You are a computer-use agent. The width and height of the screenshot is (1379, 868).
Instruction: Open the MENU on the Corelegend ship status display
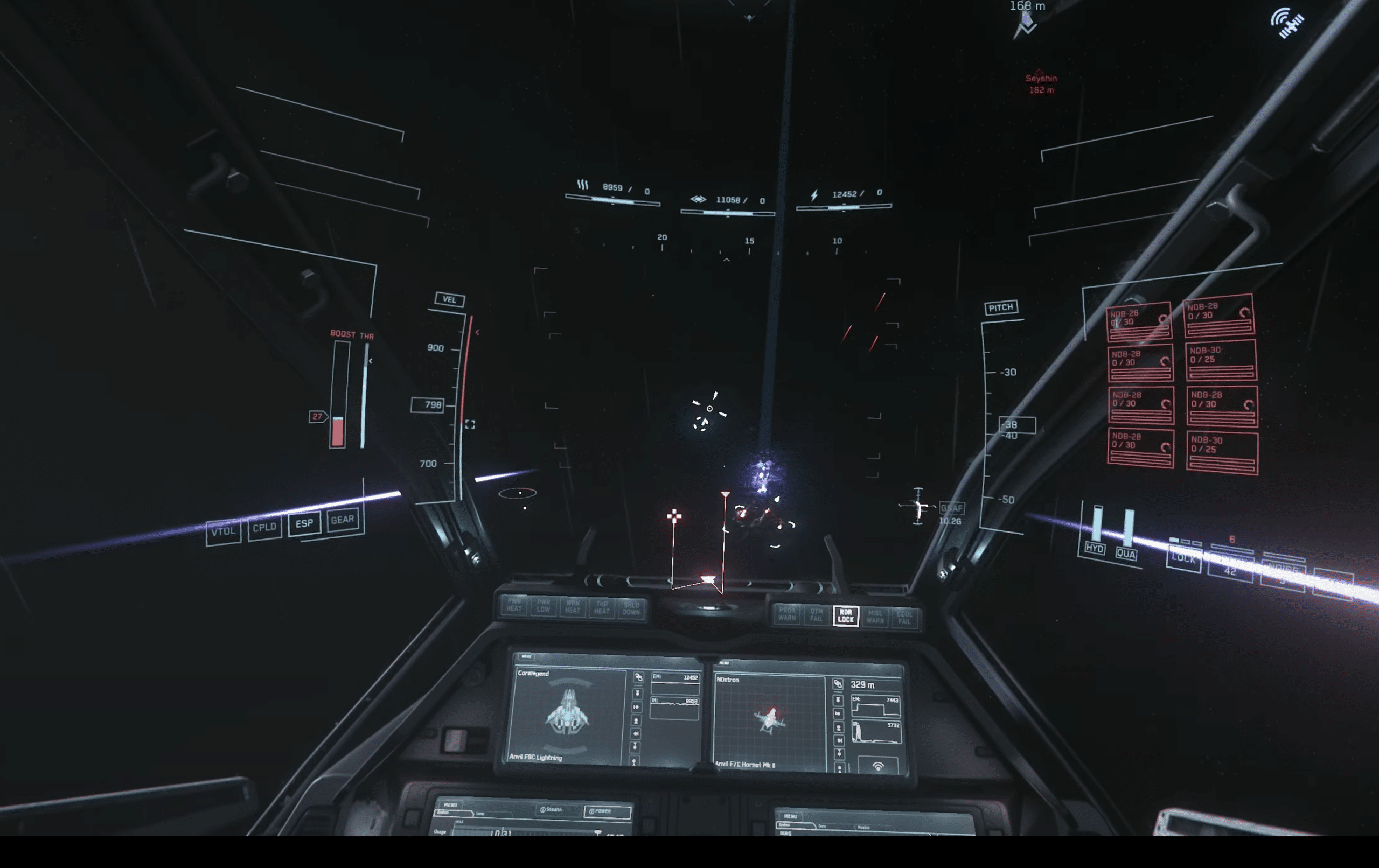[x=526, y=656]
